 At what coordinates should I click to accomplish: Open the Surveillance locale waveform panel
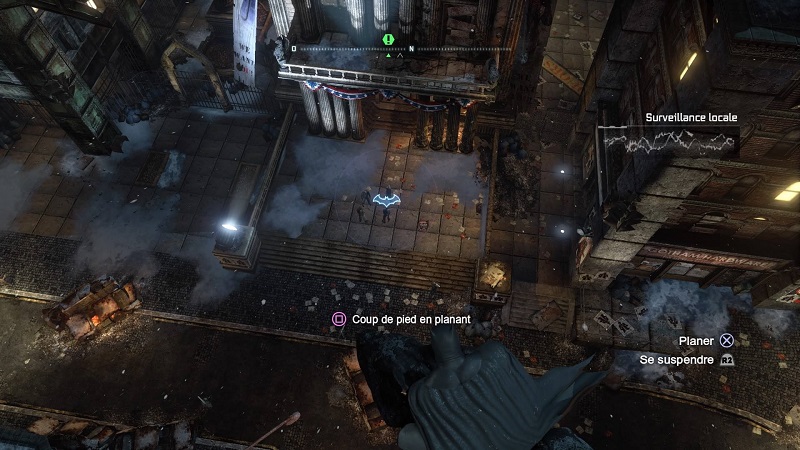tap(668, 142)
